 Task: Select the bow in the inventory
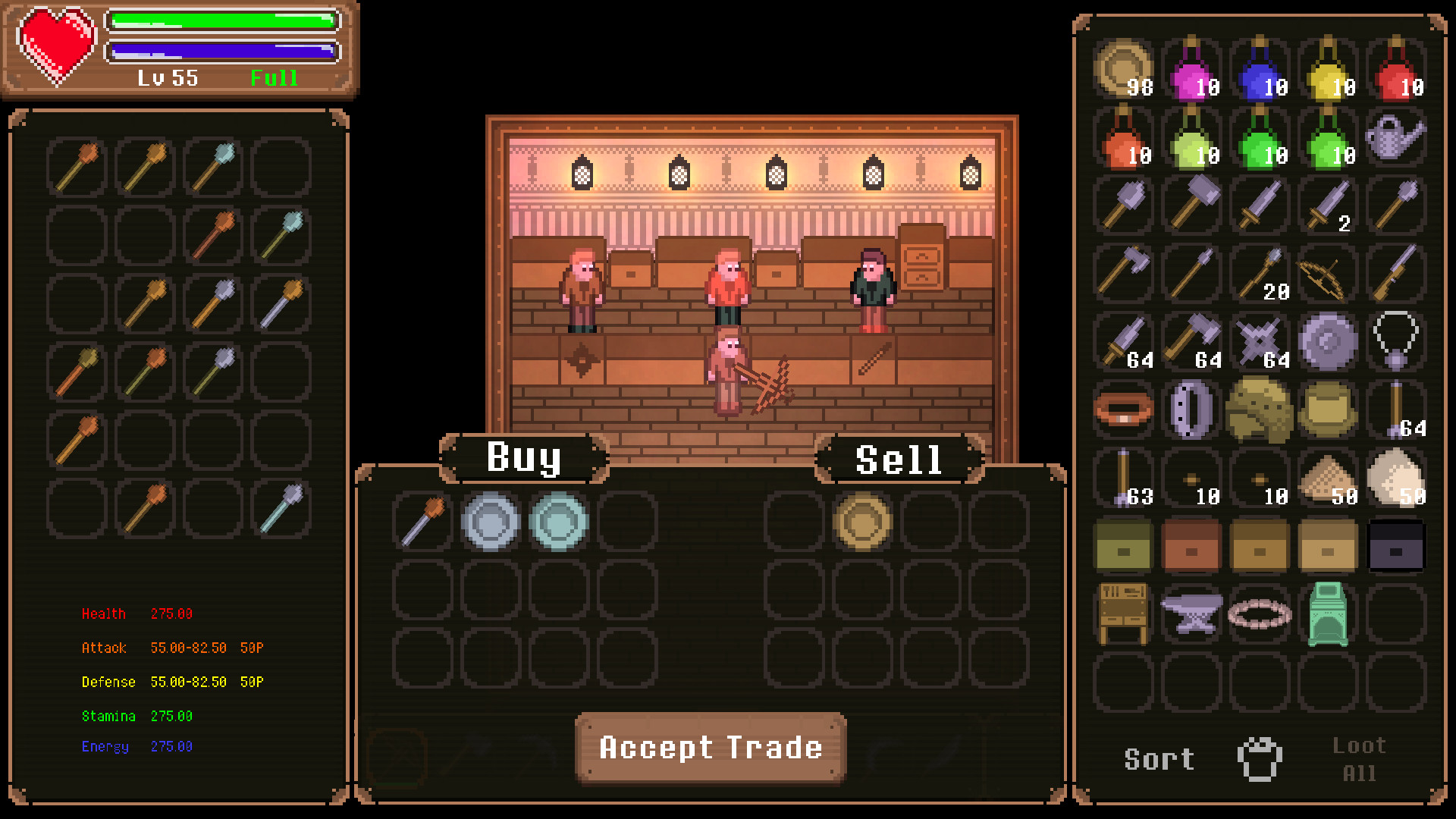point(1327,273)
